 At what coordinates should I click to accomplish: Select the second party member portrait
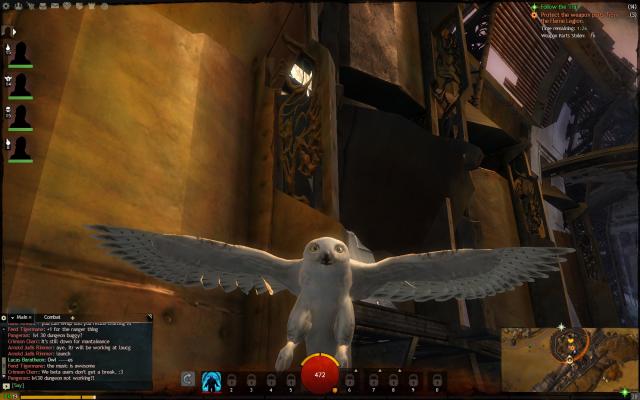(x=21, y=85)
